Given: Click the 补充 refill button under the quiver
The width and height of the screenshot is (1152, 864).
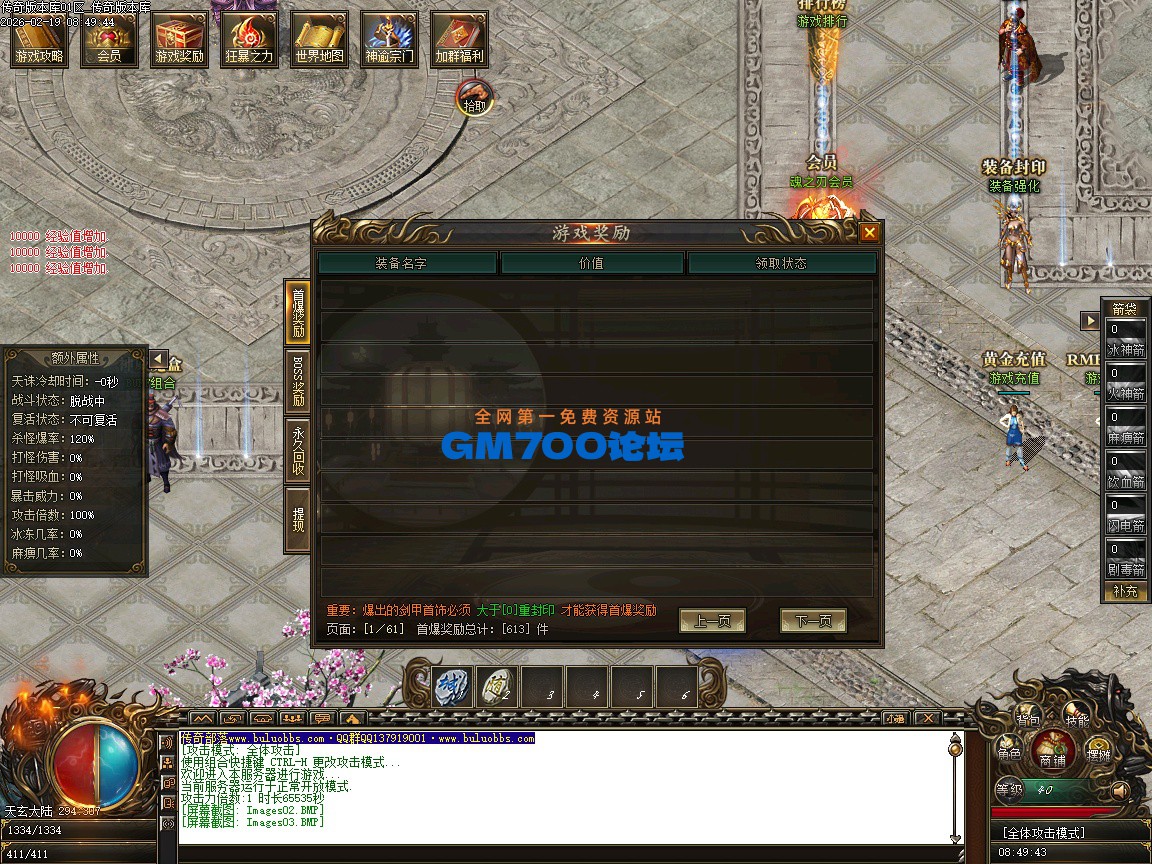Looking at the screenshot, I should pos(1125,591).
